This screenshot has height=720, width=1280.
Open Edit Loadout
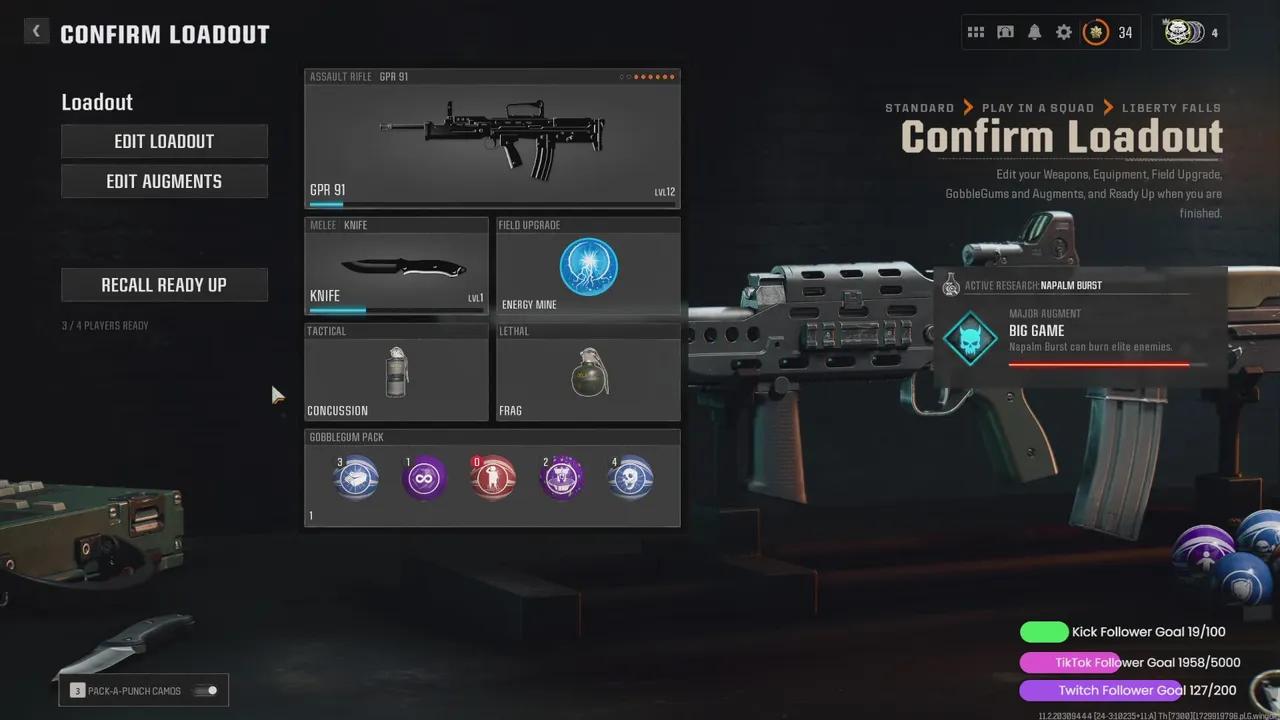pyautogui.click(x=164, y=141)
